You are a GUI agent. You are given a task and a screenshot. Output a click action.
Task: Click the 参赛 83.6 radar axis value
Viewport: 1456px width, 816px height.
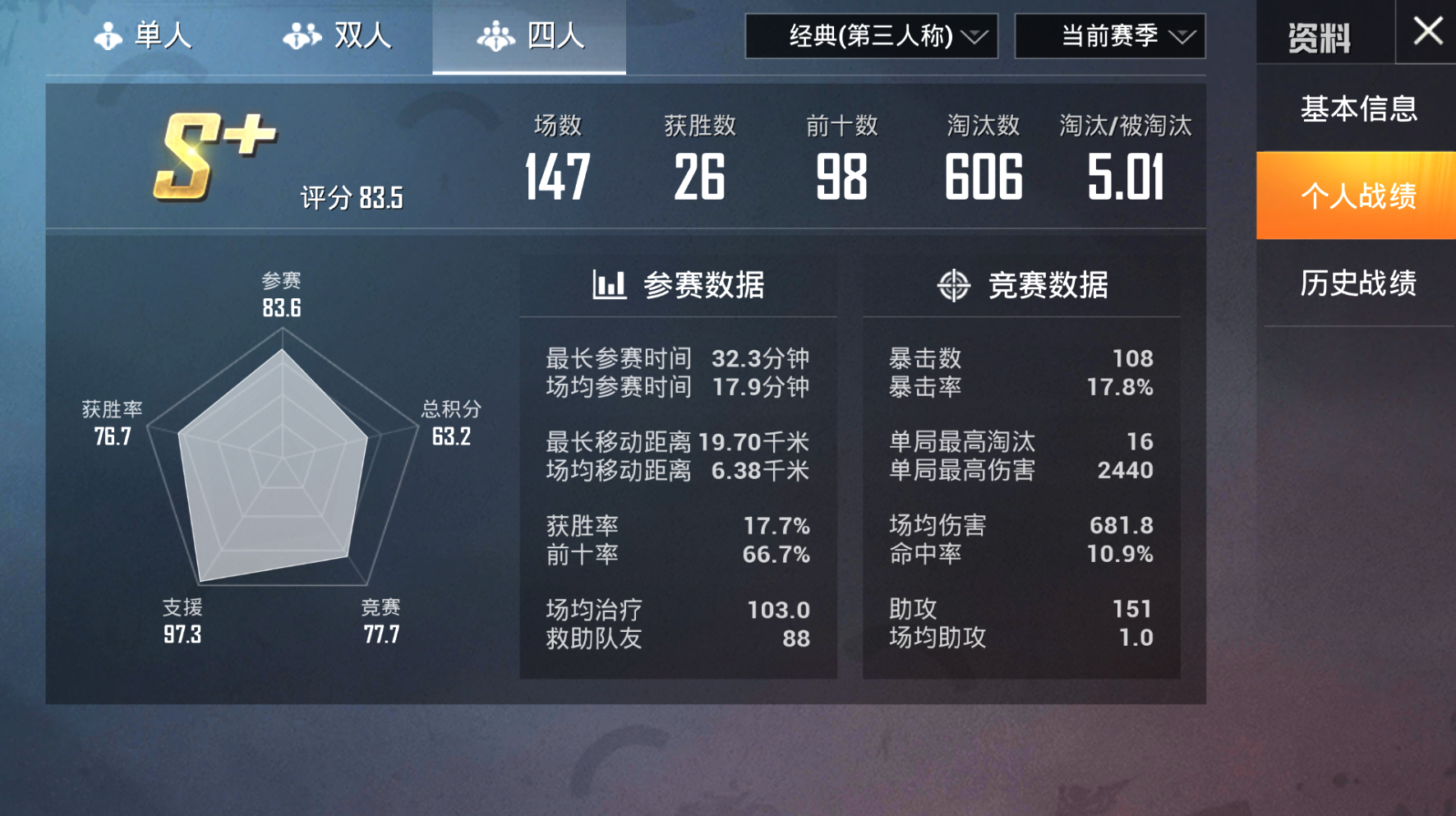pyautogui.click(x=281, y=294)
